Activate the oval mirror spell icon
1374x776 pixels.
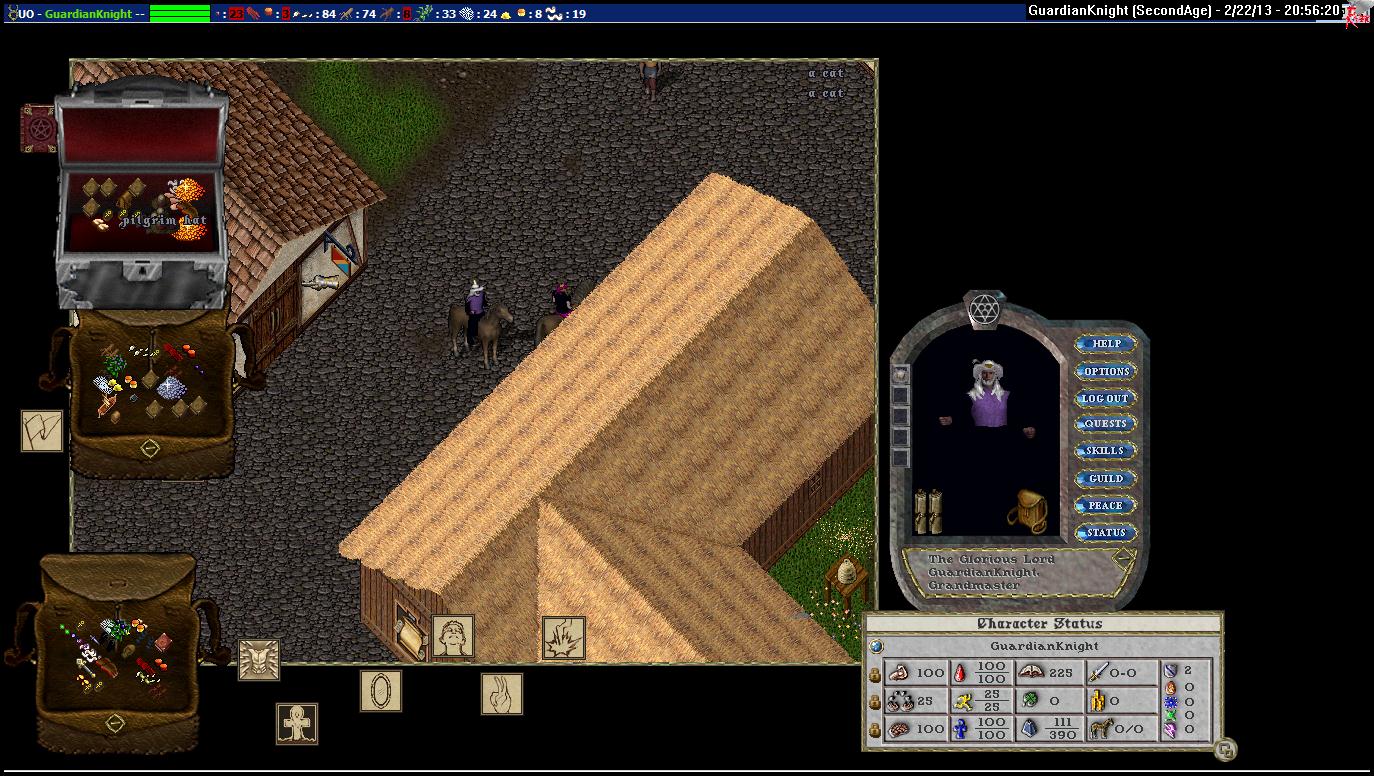[381, 691]
